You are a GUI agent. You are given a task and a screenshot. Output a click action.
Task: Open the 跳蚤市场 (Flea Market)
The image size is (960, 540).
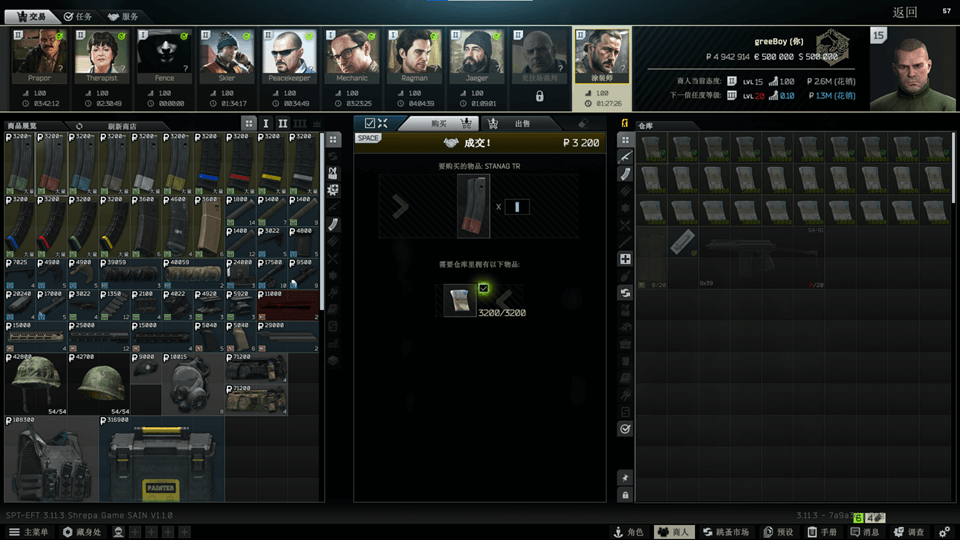pyautogui.click(x=724, y=532)
